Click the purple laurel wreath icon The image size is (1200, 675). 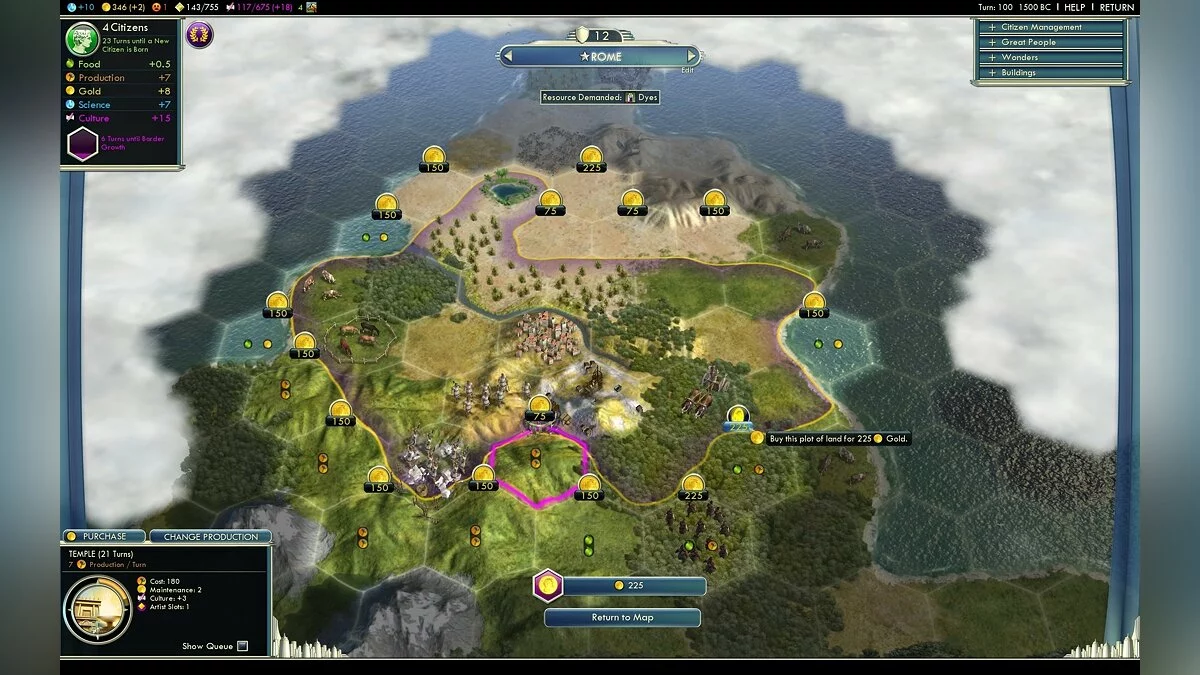point(199,36)
